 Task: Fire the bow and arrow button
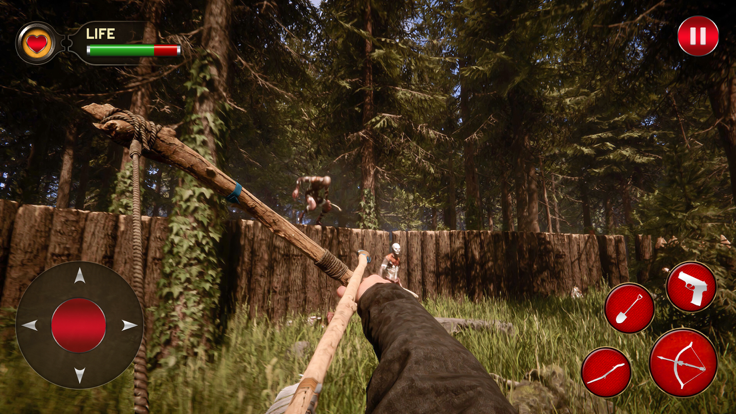[x=683, y=362]
